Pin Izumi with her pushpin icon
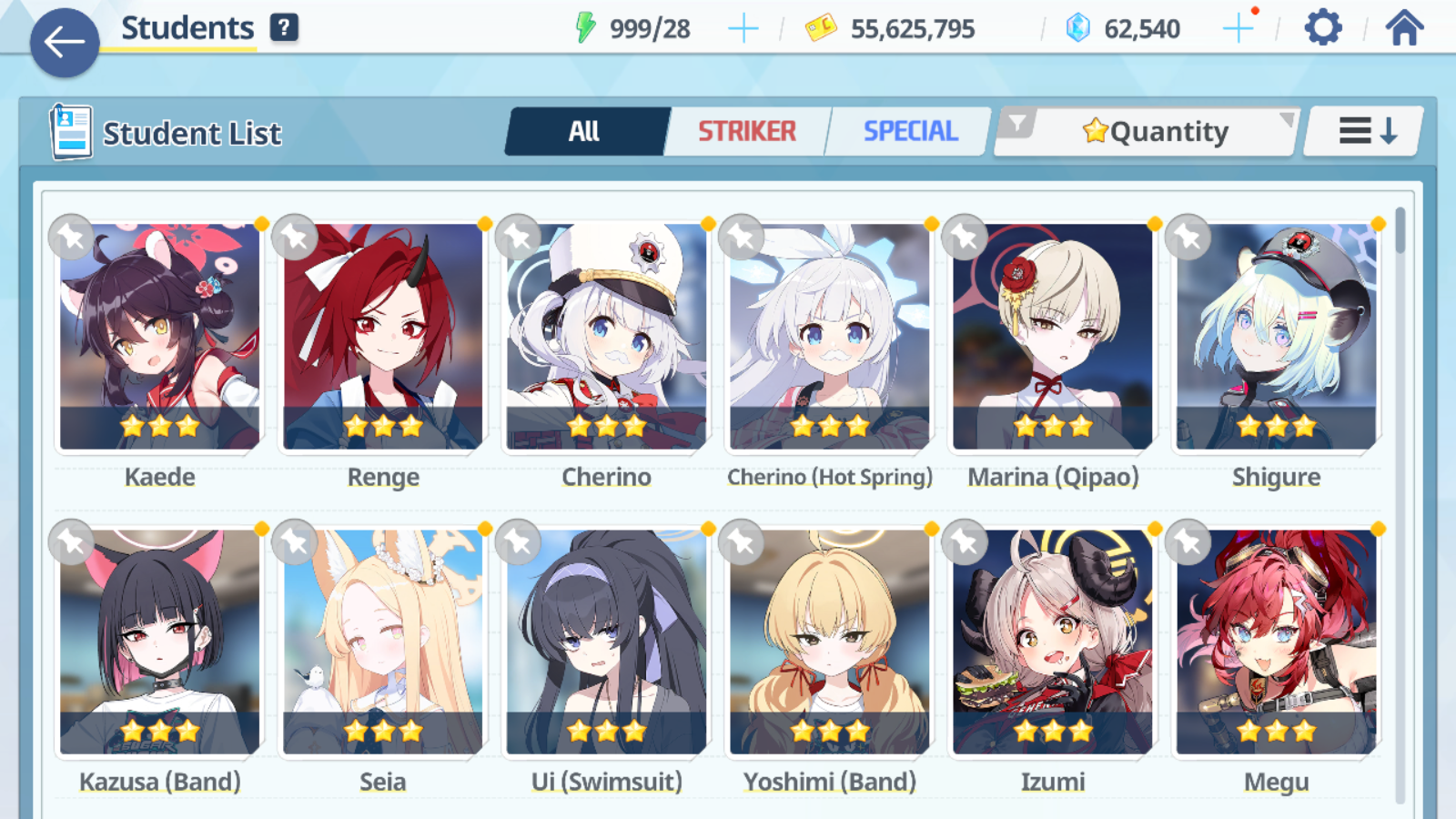Viewport: 1456px width, 819px height. pos(963,542)
